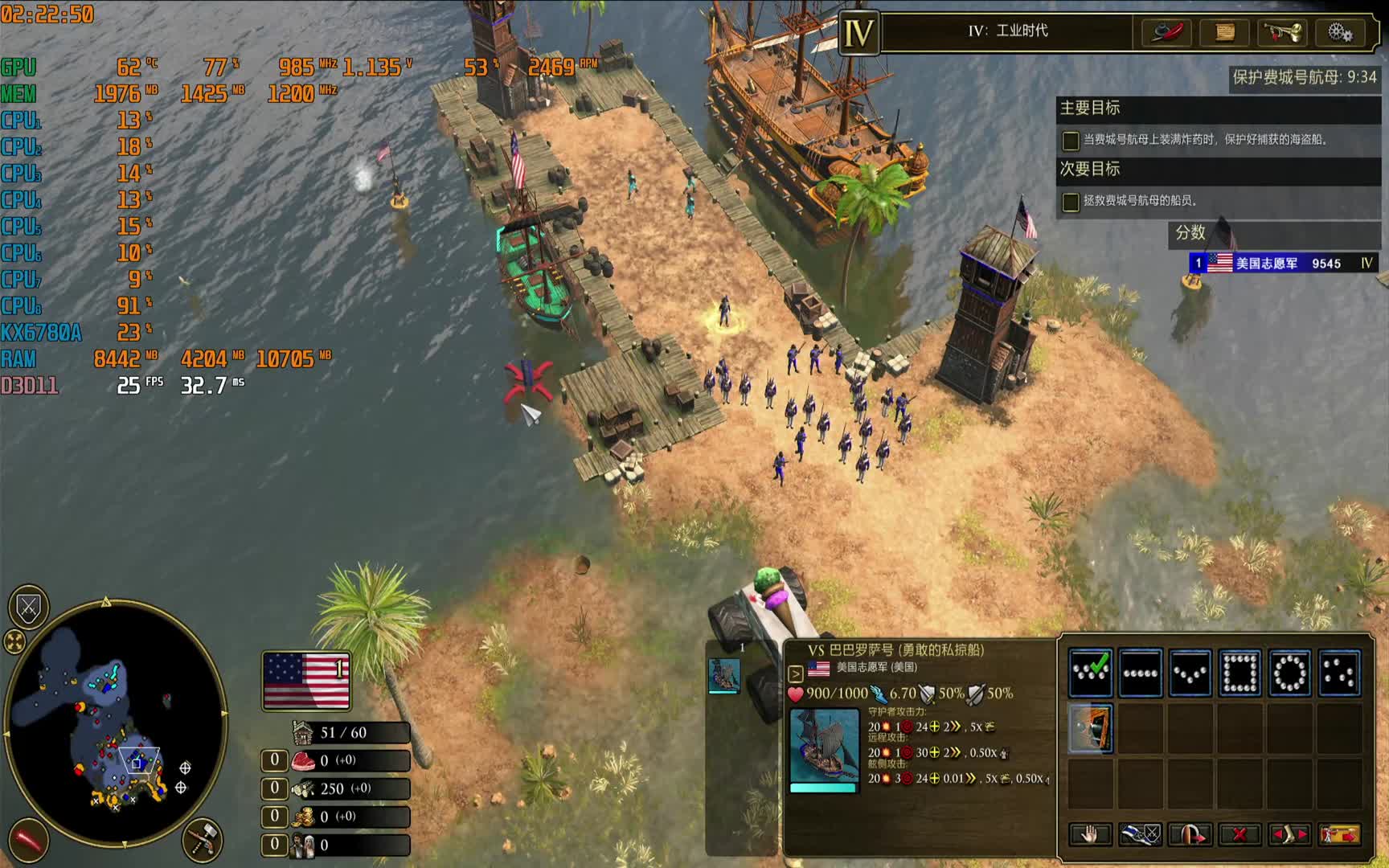Open the brass trumpet menu button
The height and width of the screenshot is (868, 1389).
tap(1281, 32)
